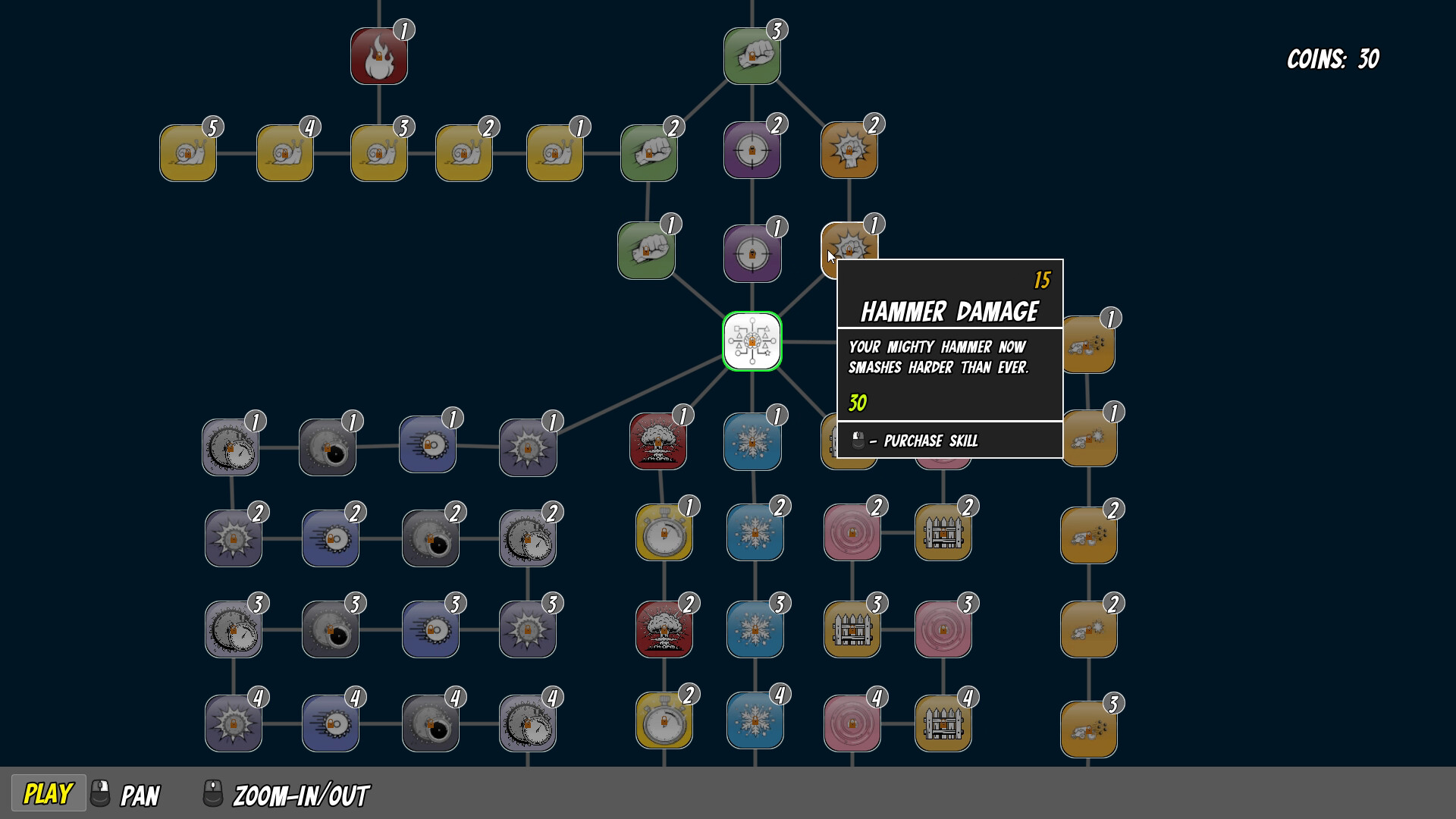Viewport: 1456px width, 819px height.
Task: Open the purple crosshair targeting skill
Action: pos(752,149)
